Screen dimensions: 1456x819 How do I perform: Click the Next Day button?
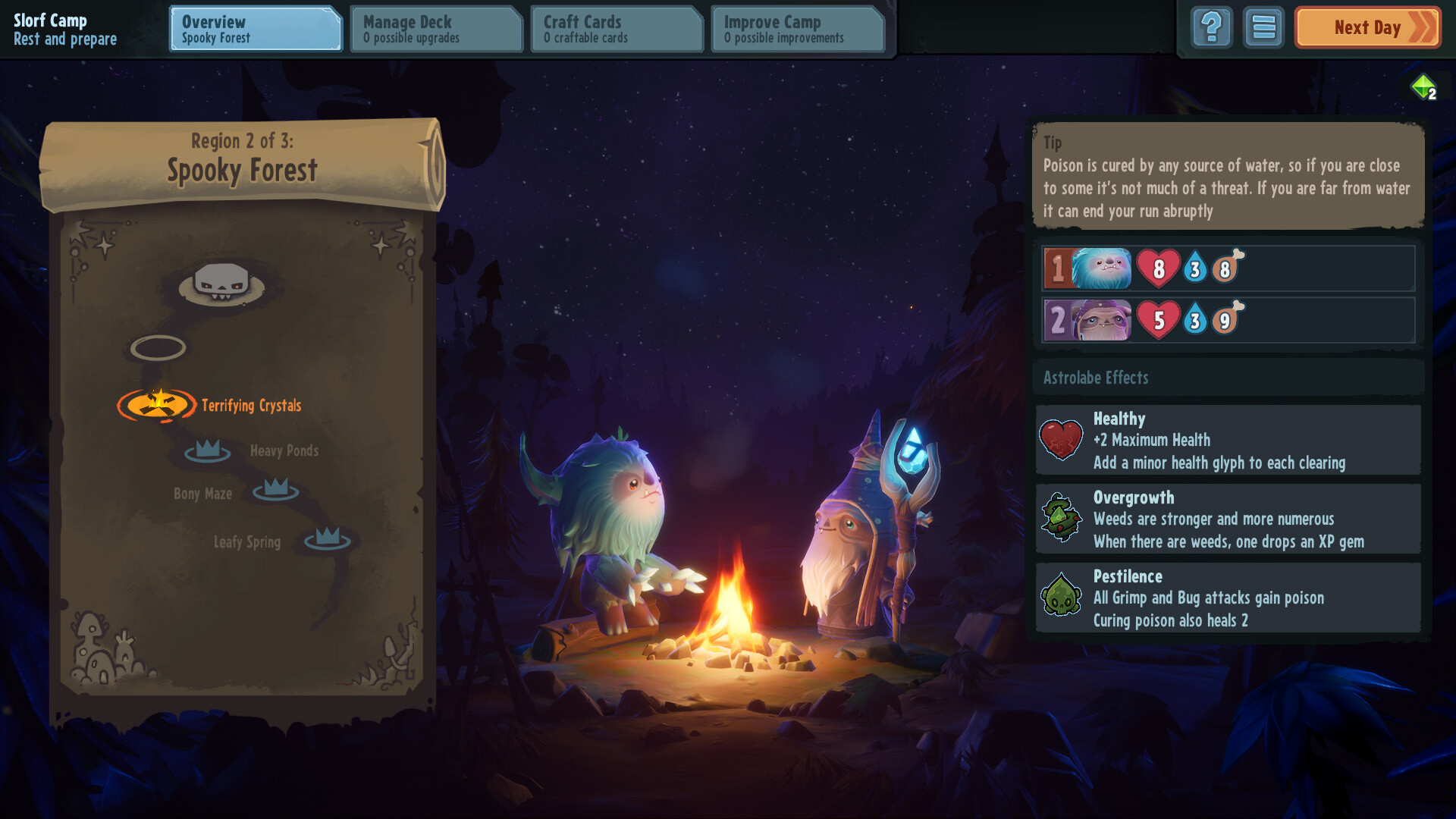1367,27
